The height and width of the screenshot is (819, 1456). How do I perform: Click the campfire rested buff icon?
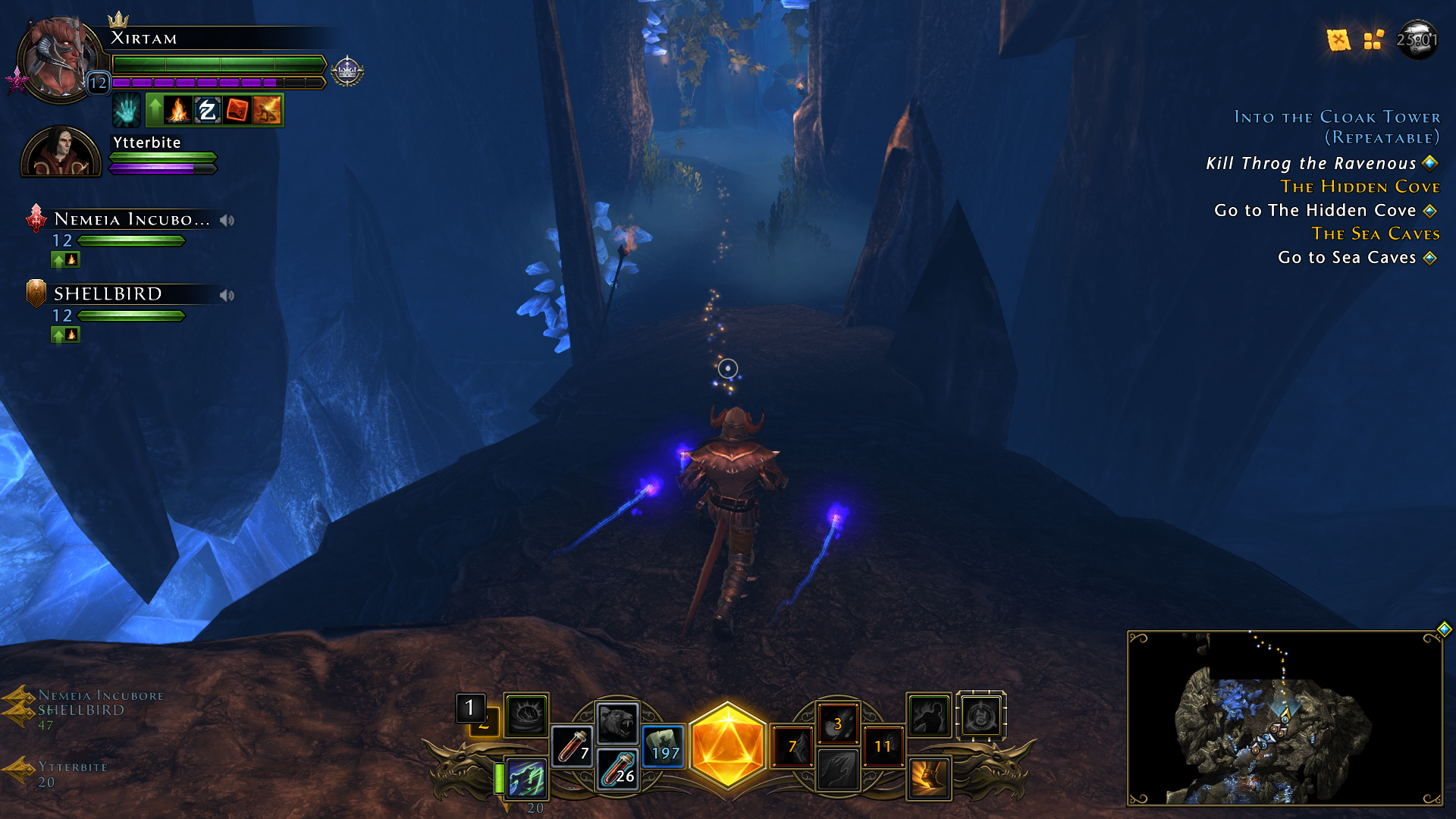pos(177,110)
